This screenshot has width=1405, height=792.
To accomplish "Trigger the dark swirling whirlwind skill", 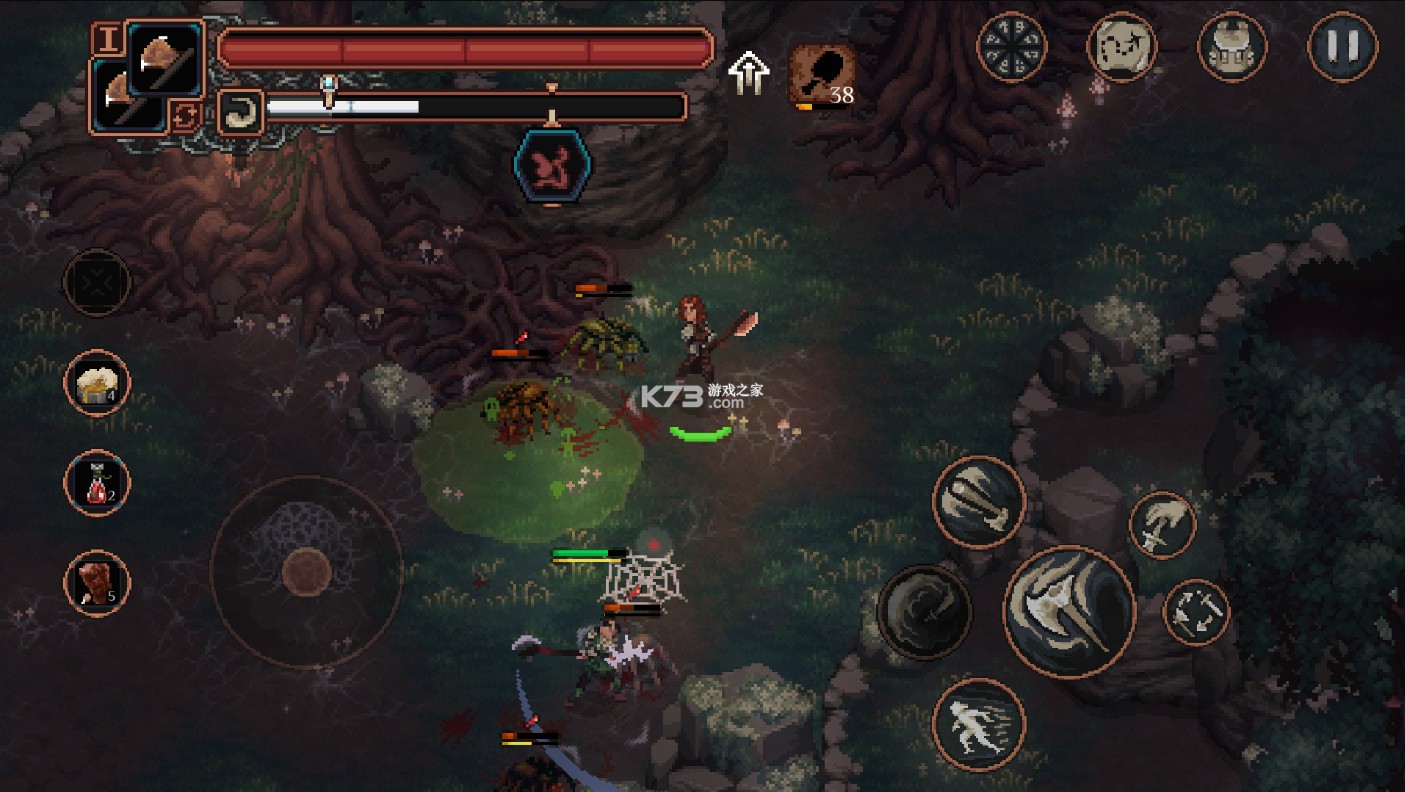I will tap(924, 612).
